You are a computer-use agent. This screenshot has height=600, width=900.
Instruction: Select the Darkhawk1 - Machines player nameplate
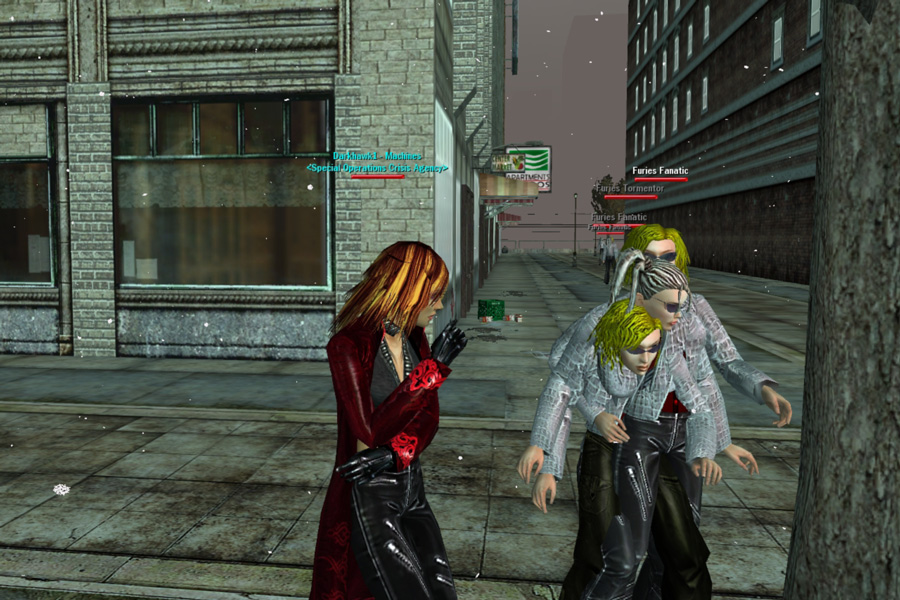pyautogui.click(x=378, y=157)
